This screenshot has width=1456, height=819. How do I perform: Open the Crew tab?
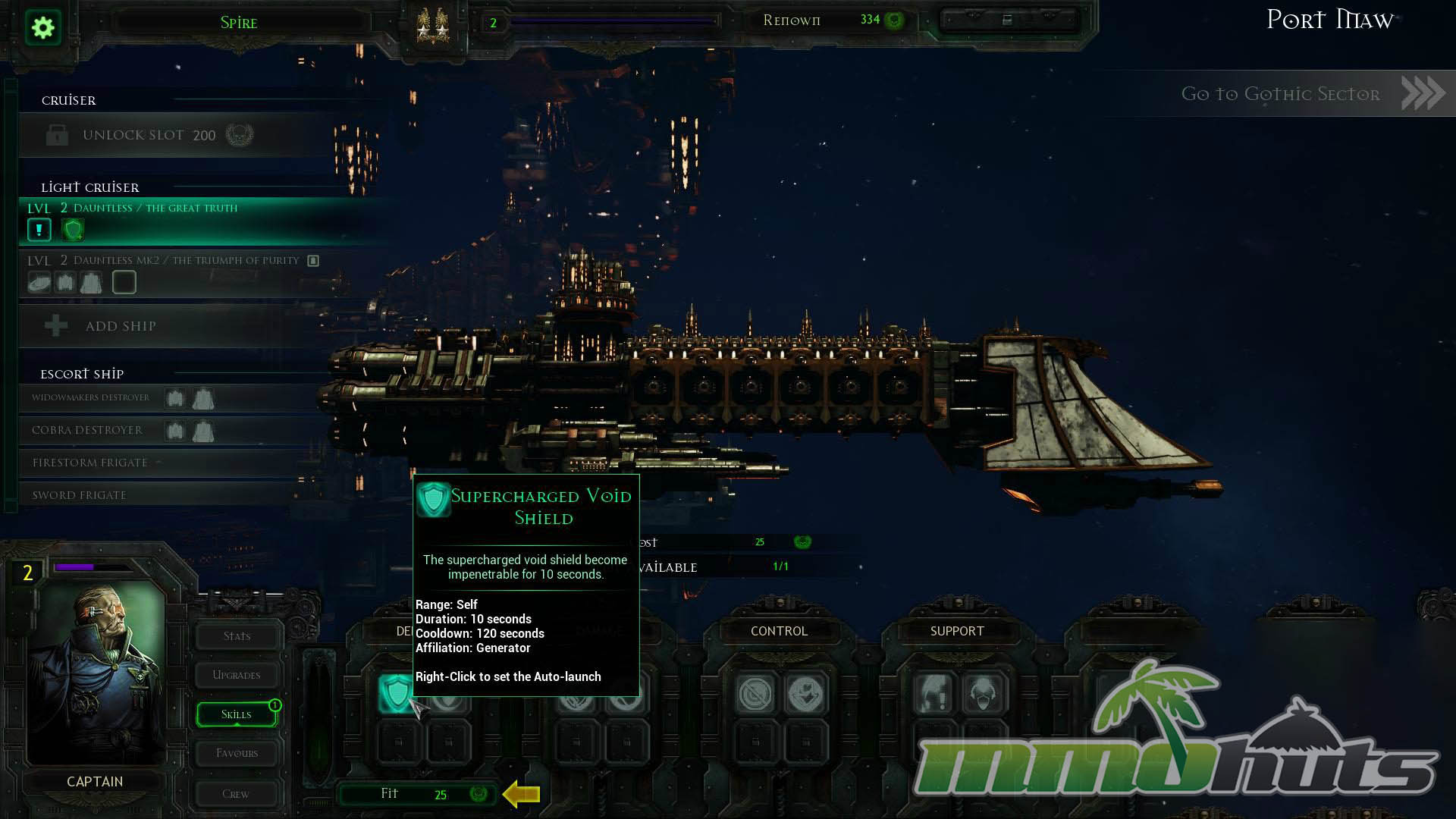(236, 794)
